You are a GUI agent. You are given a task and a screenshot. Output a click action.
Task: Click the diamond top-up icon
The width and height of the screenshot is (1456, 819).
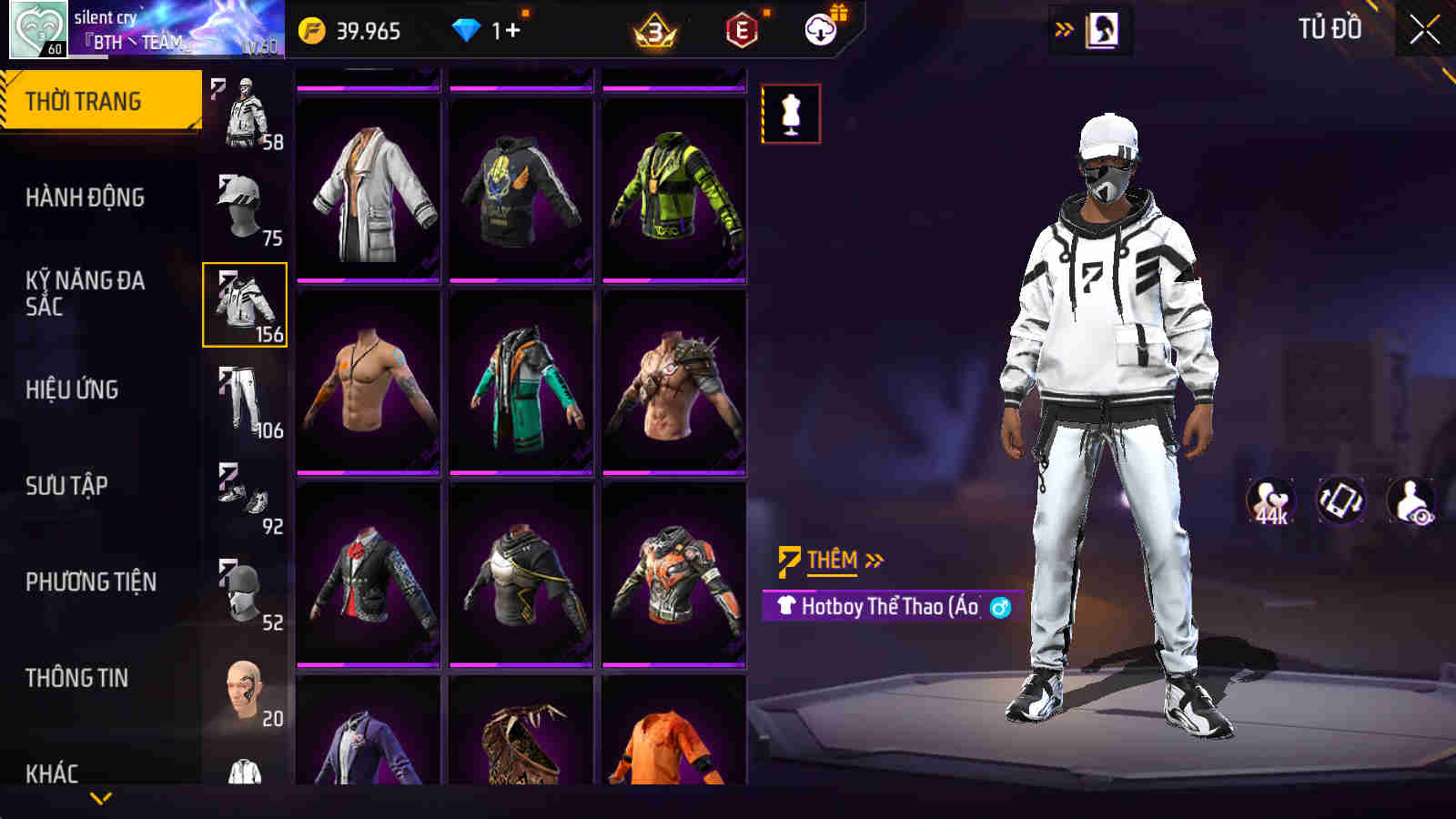coord(467,29)
